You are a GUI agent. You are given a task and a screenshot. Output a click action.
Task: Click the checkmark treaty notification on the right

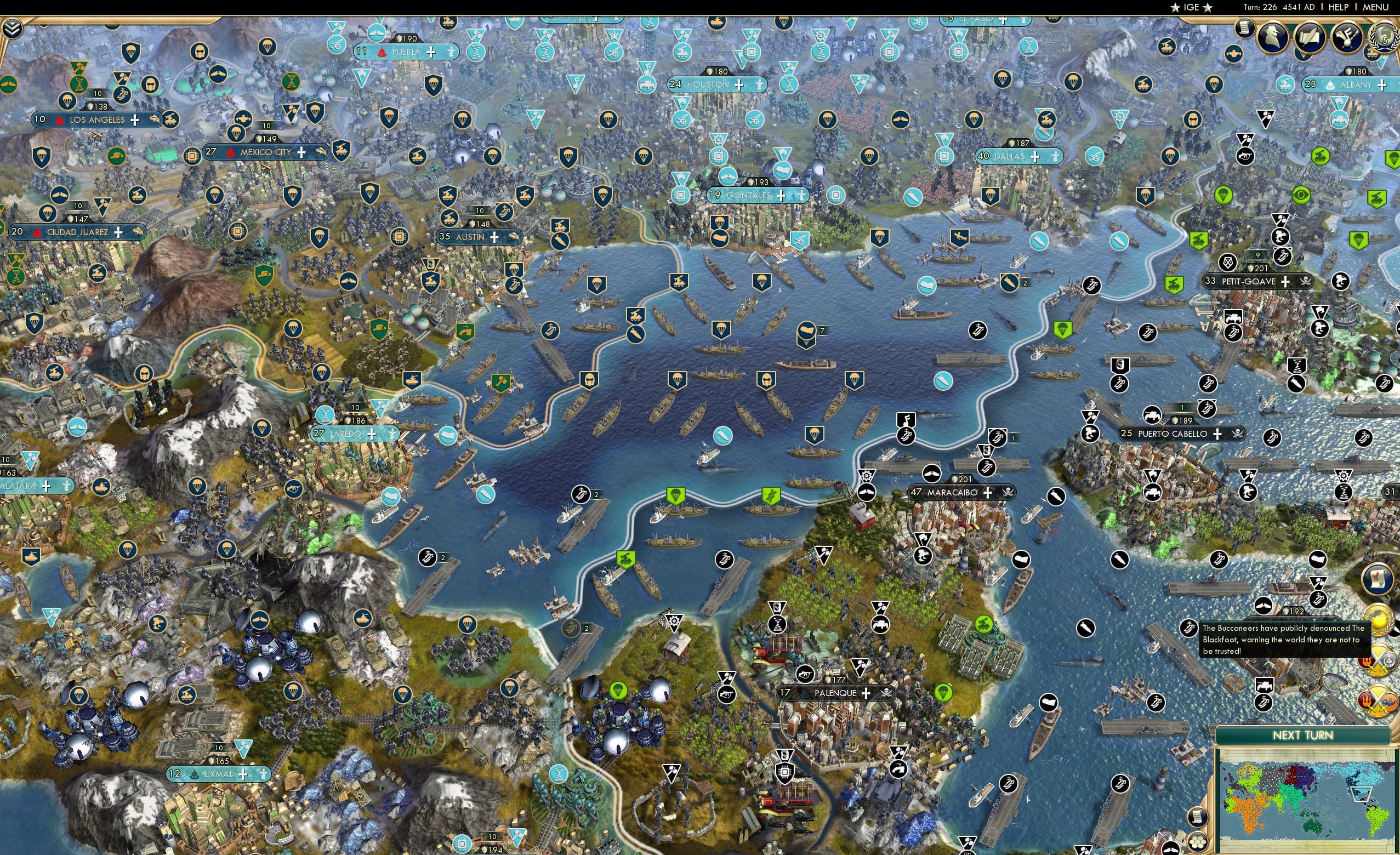1378,579
